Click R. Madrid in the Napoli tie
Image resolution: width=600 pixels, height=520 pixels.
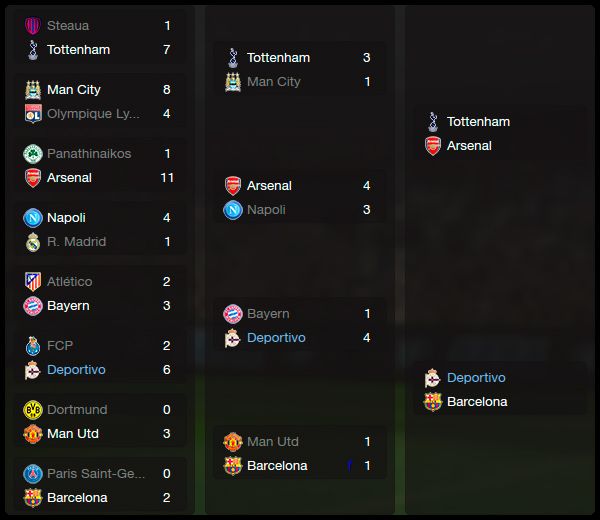76,242
